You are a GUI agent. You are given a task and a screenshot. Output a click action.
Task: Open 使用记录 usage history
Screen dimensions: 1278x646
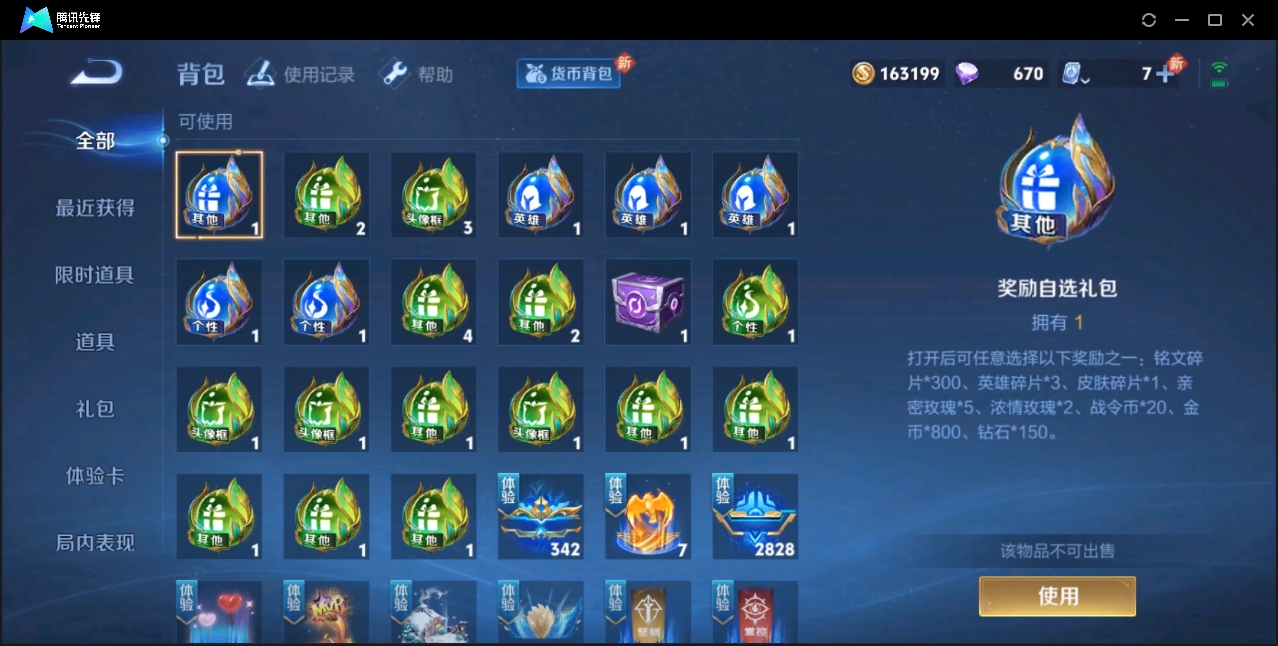tap(300, 74)
